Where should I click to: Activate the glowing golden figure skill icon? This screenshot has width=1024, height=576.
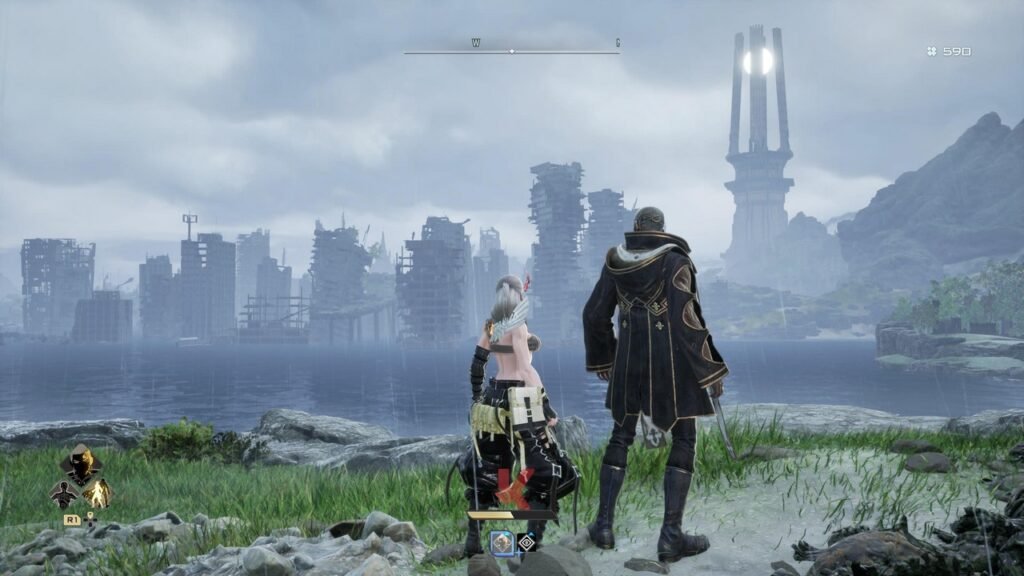click(97, 493)
